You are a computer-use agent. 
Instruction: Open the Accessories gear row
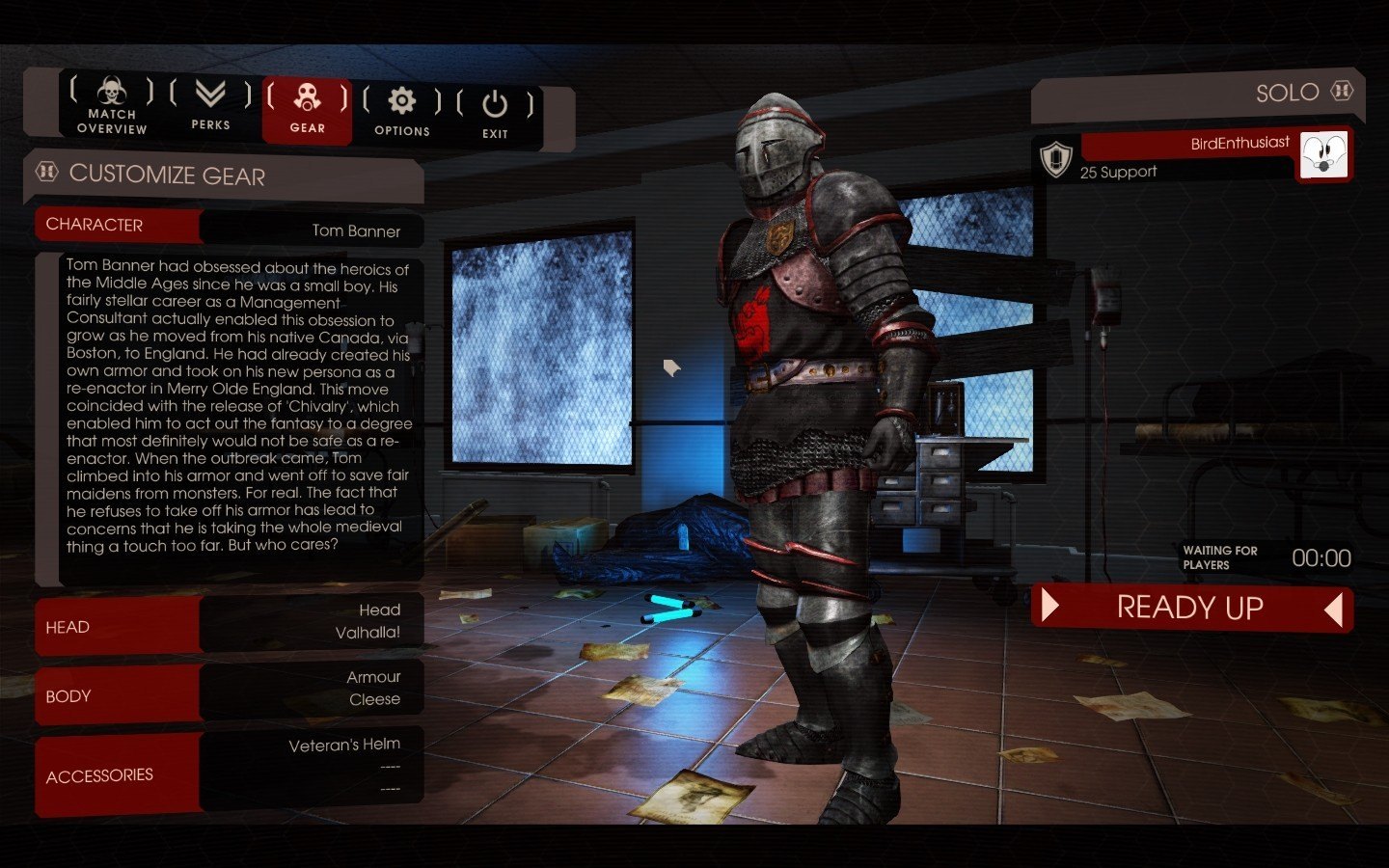pos(230,772)
